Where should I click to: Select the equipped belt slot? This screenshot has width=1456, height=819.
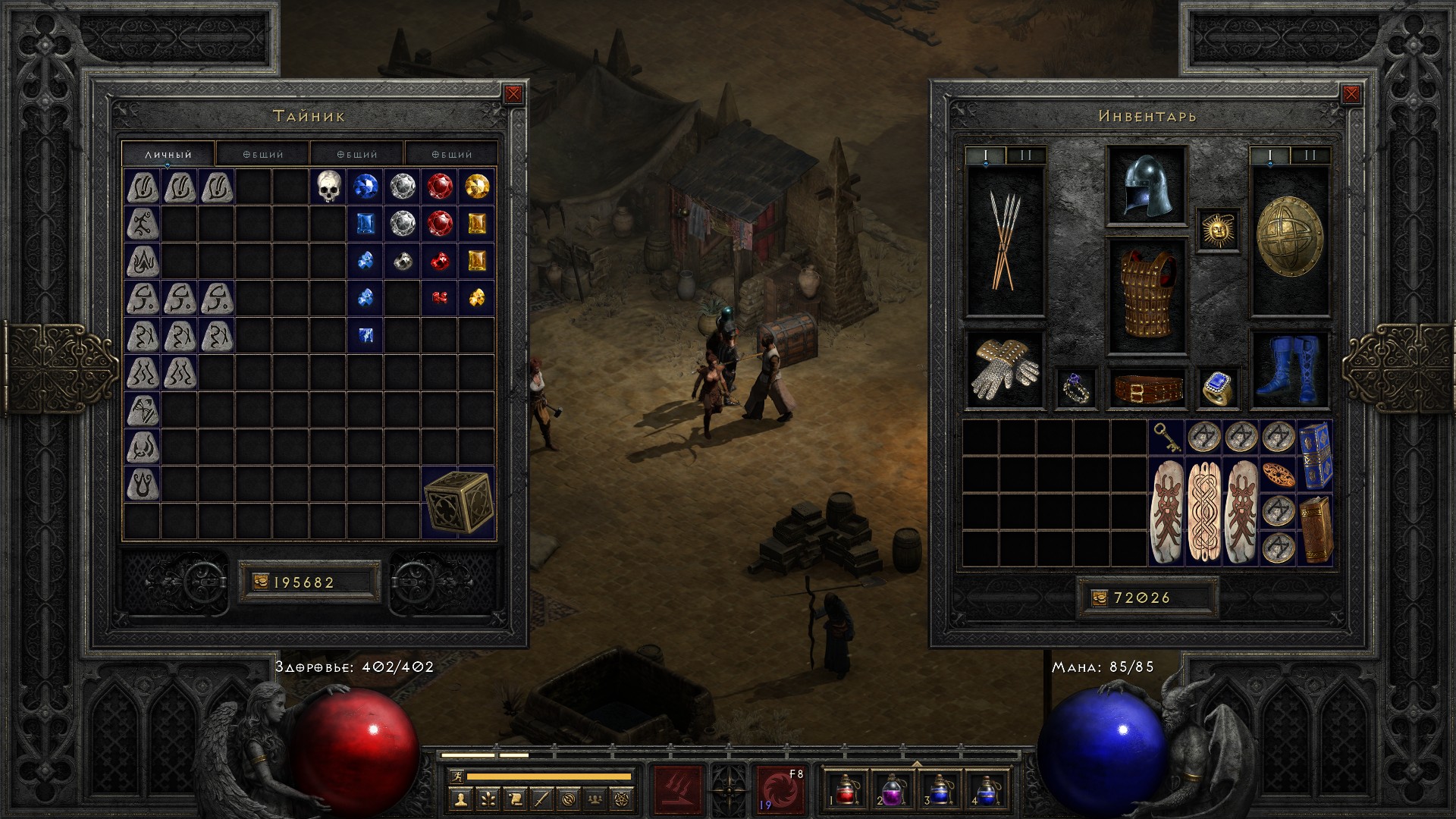[x=1146, y=388]
